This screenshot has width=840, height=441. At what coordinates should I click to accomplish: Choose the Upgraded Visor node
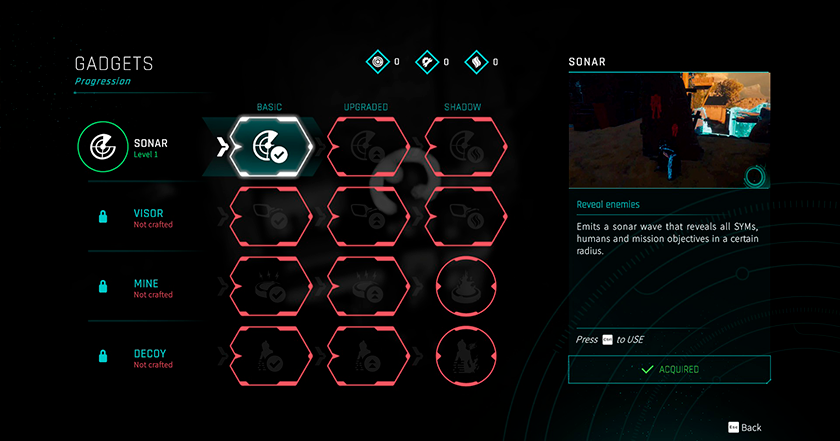pyautogui.click(x=368, y=217)
